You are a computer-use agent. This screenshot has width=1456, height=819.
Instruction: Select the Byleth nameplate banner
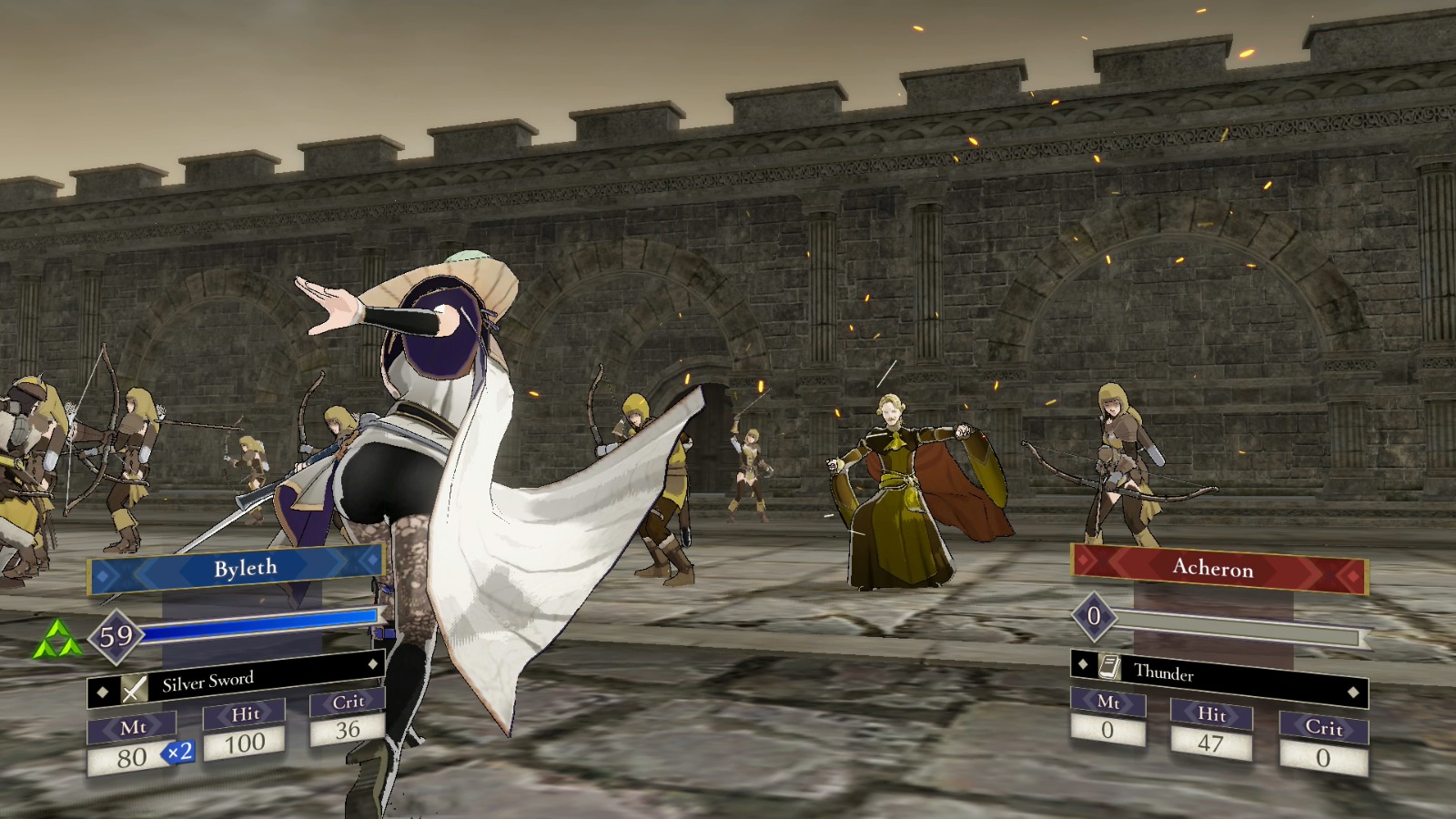click(x=238, y=566)
